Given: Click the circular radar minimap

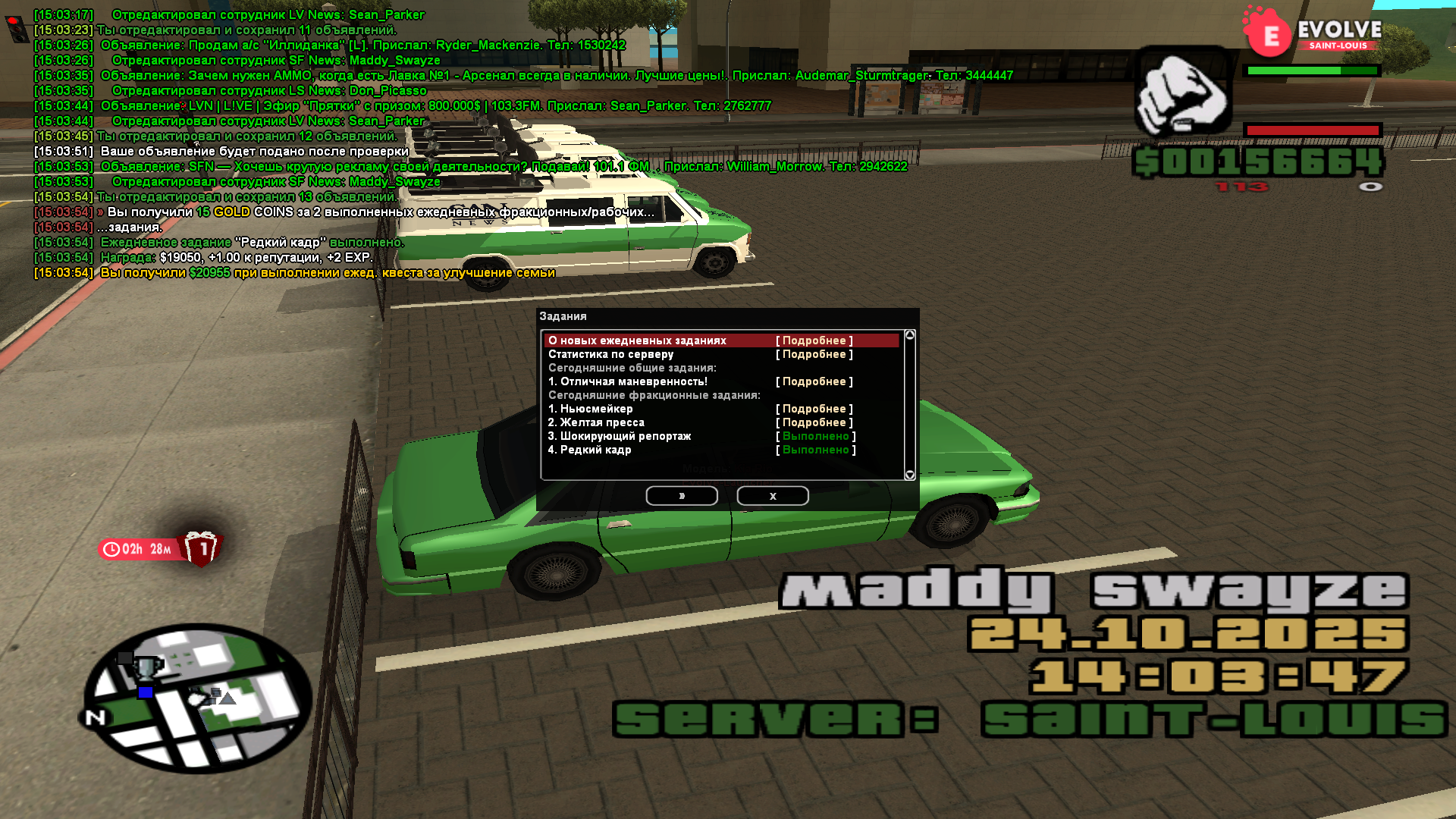Looking at the screenshot, I should click(197, 698).
